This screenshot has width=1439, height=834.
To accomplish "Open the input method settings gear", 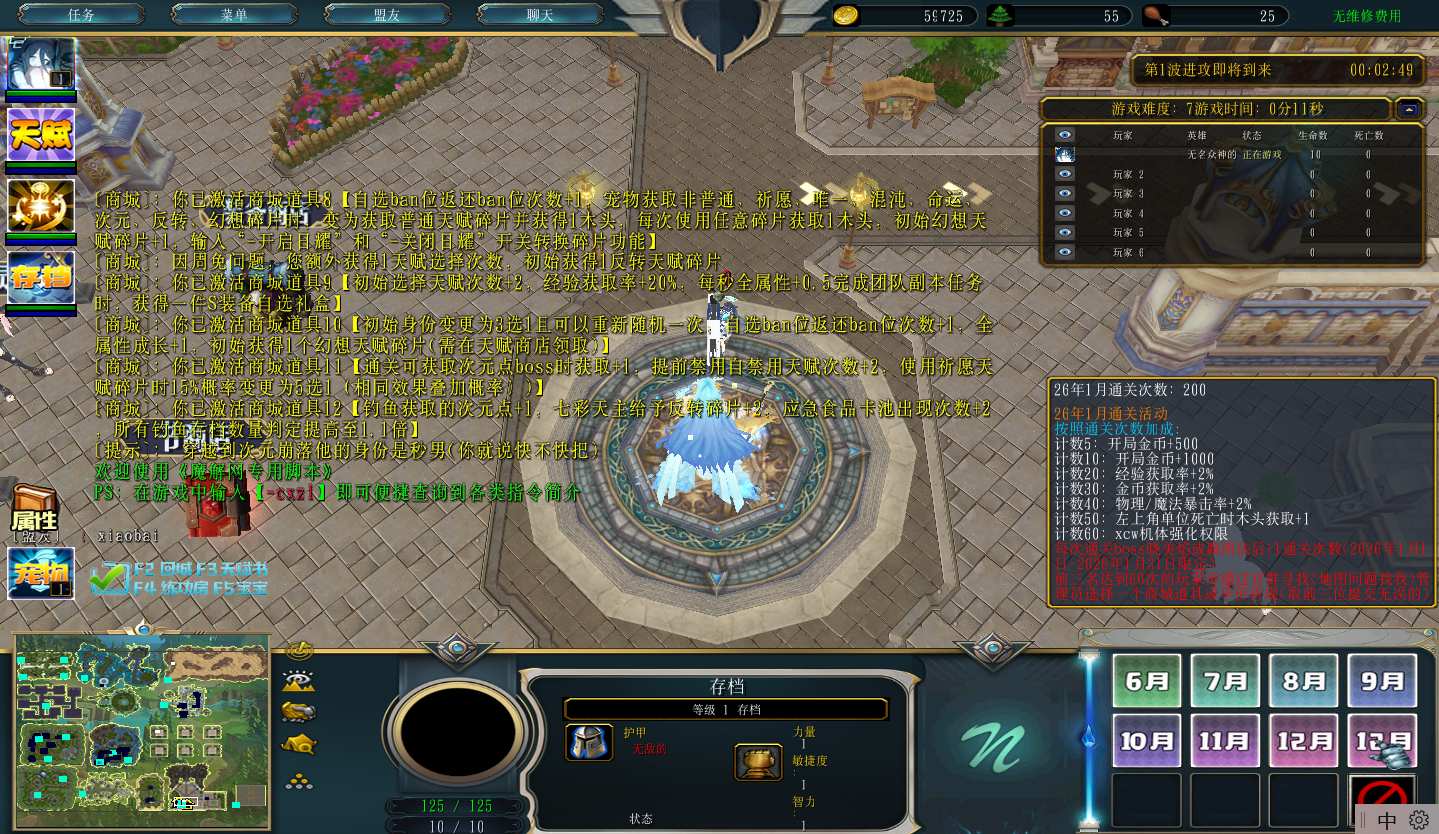I will 1418,820.
